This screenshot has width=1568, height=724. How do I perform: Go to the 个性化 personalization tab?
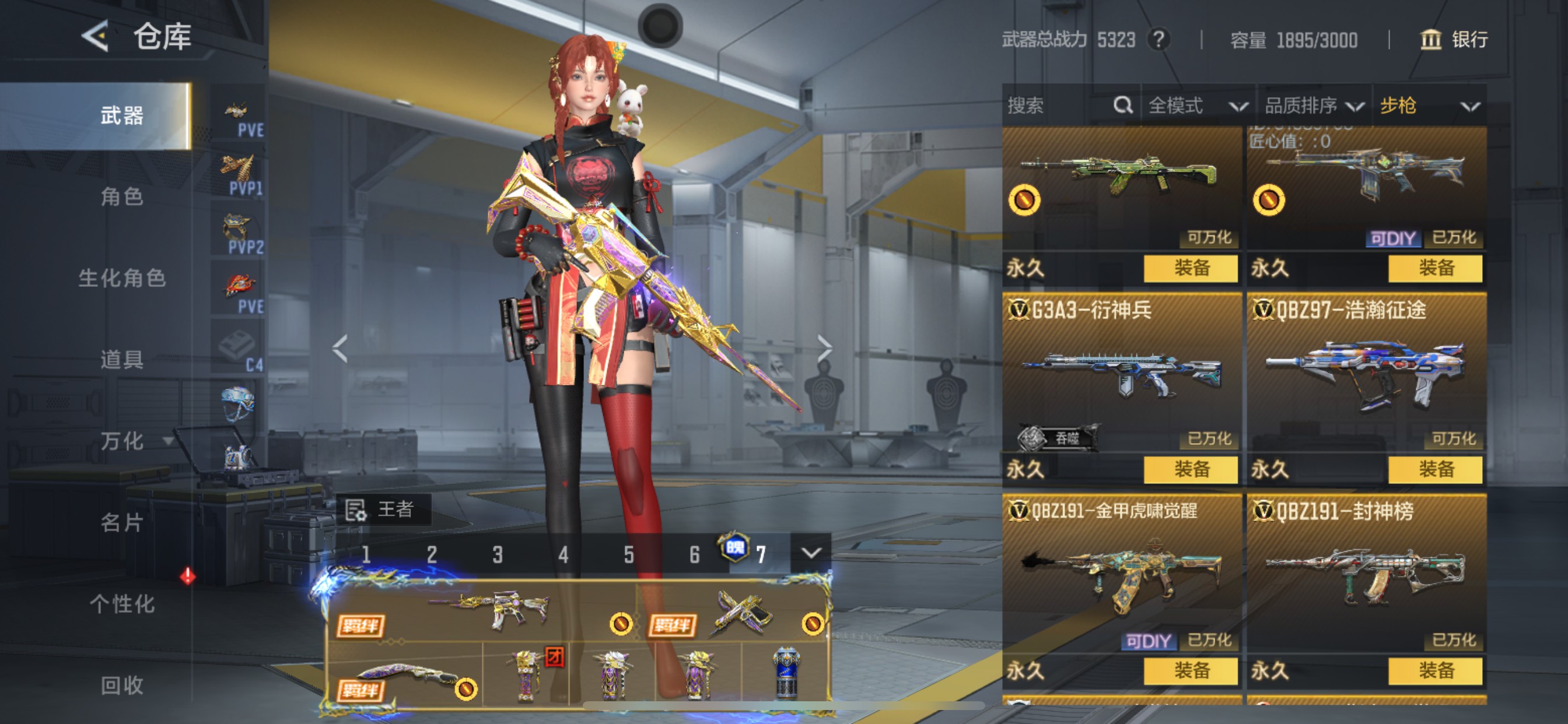click(x=122, y=603)
